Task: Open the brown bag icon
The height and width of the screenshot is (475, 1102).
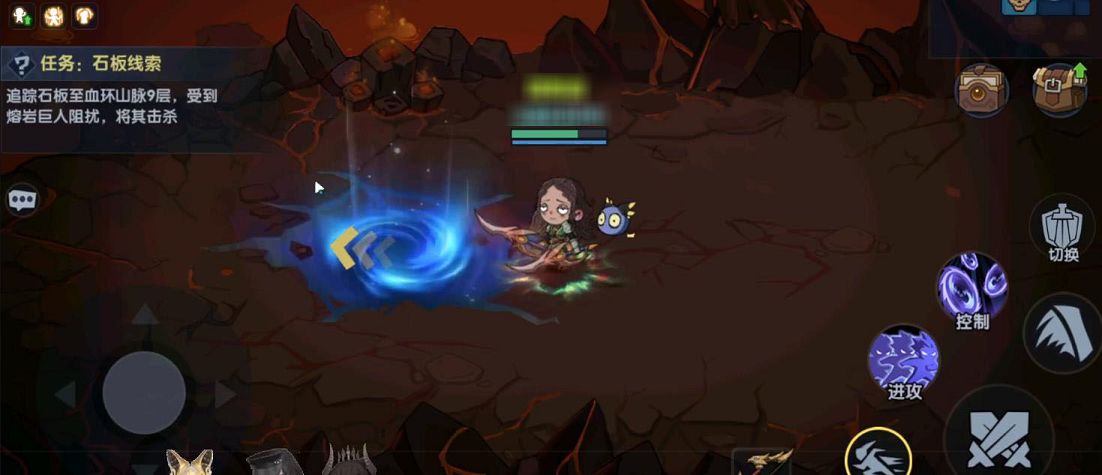Action: tap(981, 90)
